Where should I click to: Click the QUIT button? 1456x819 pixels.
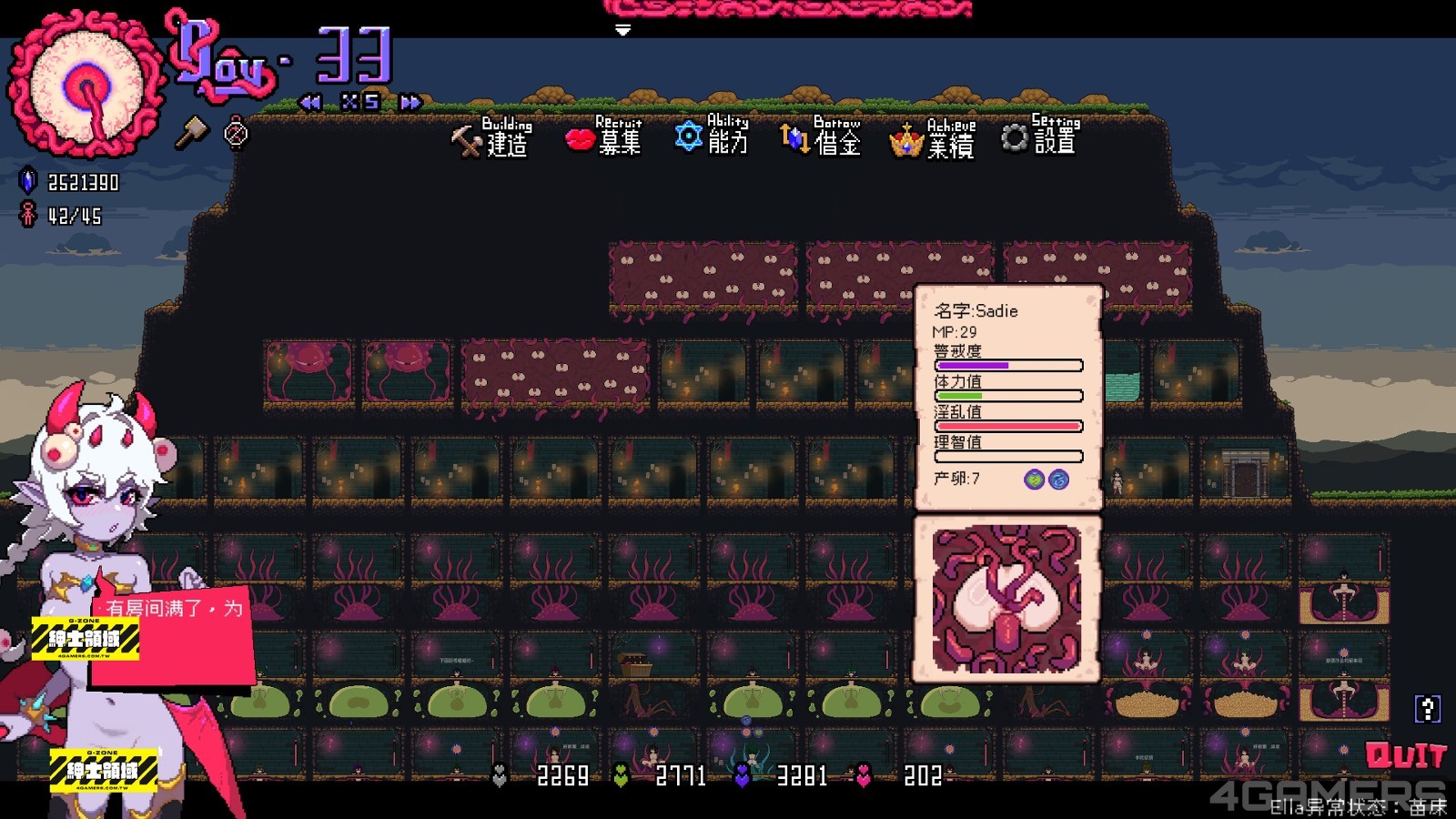click(x=1405, y=755)
